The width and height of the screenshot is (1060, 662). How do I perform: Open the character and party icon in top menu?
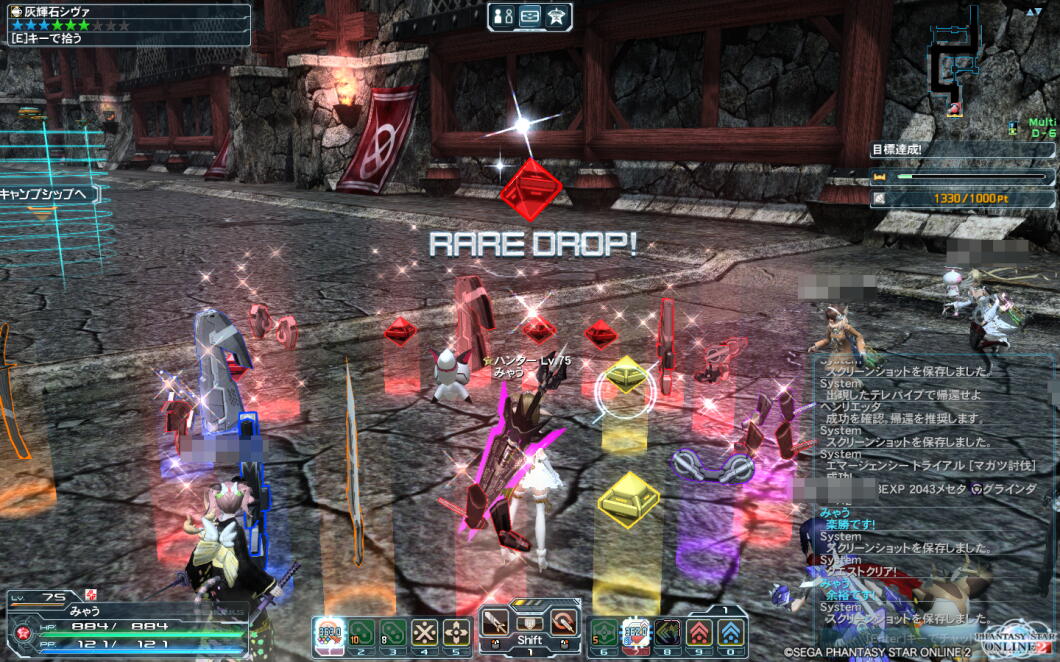pos(503,16)
